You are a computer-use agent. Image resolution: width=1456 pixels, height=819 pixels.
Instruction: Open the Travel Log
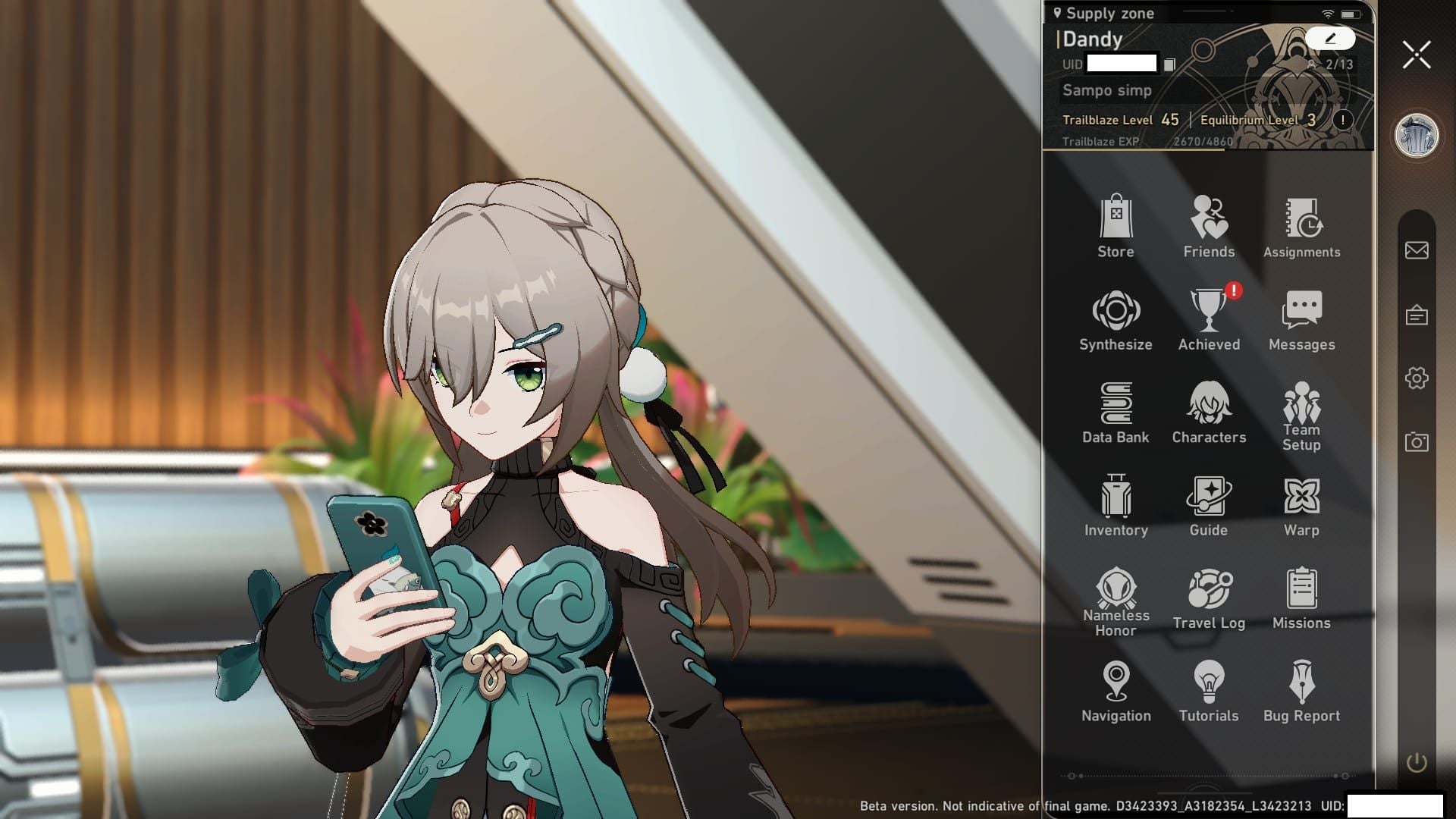point(1209,598)
